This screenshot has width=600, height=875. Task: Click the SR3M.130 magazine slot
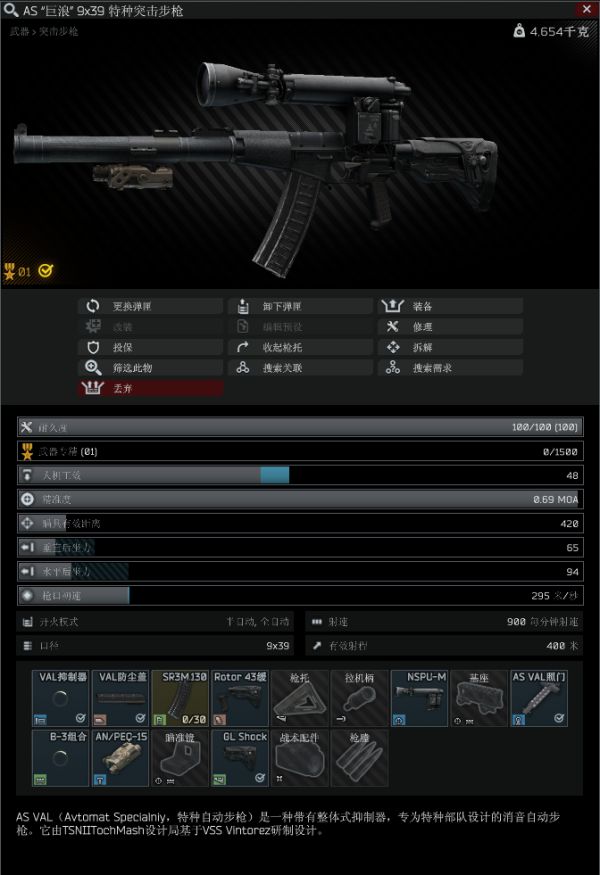click(180, 698)
